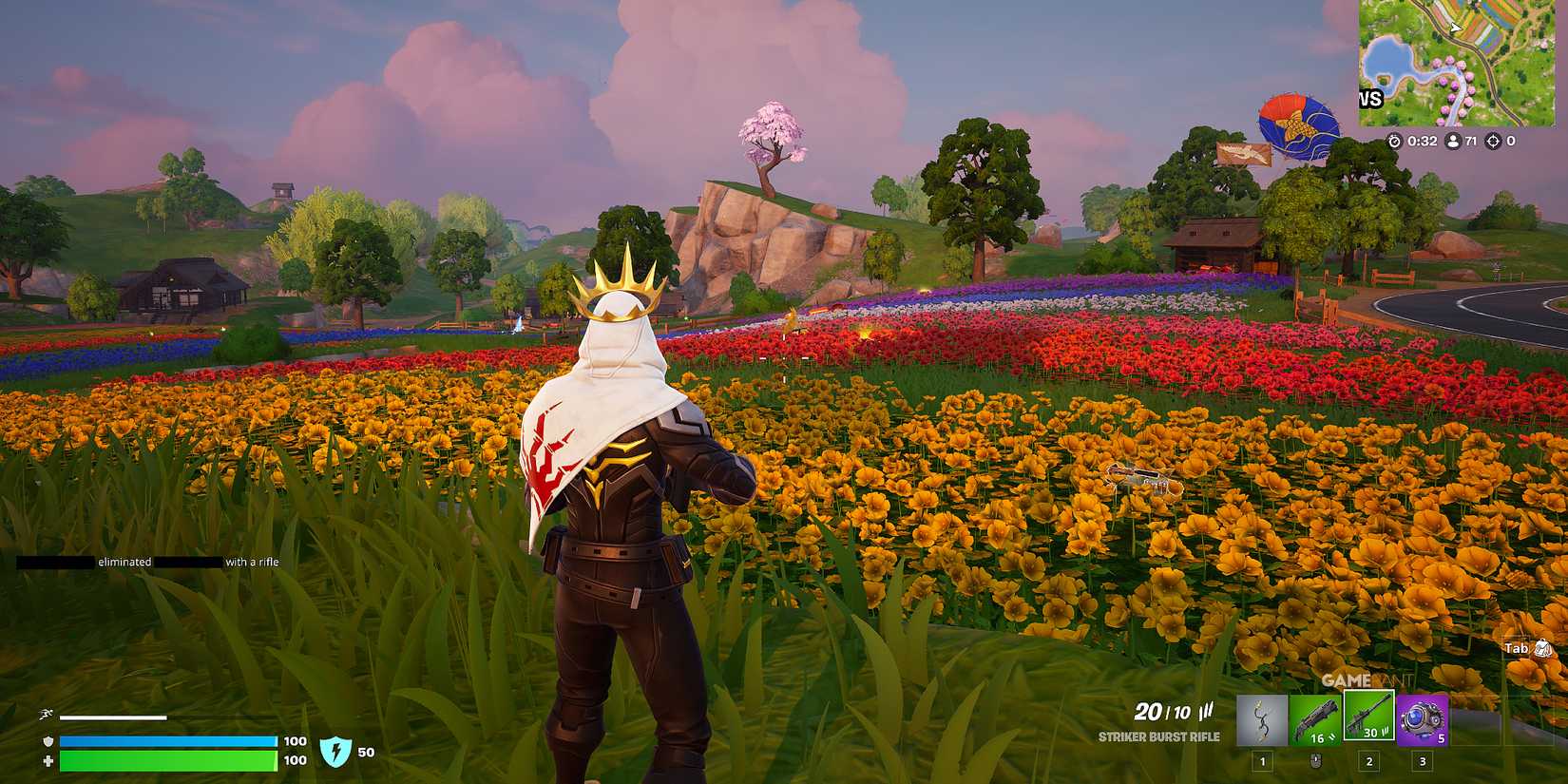Click the green health bar showing 100
The width and height of the screenshot is (1568, 784).
tap(166, 760)
